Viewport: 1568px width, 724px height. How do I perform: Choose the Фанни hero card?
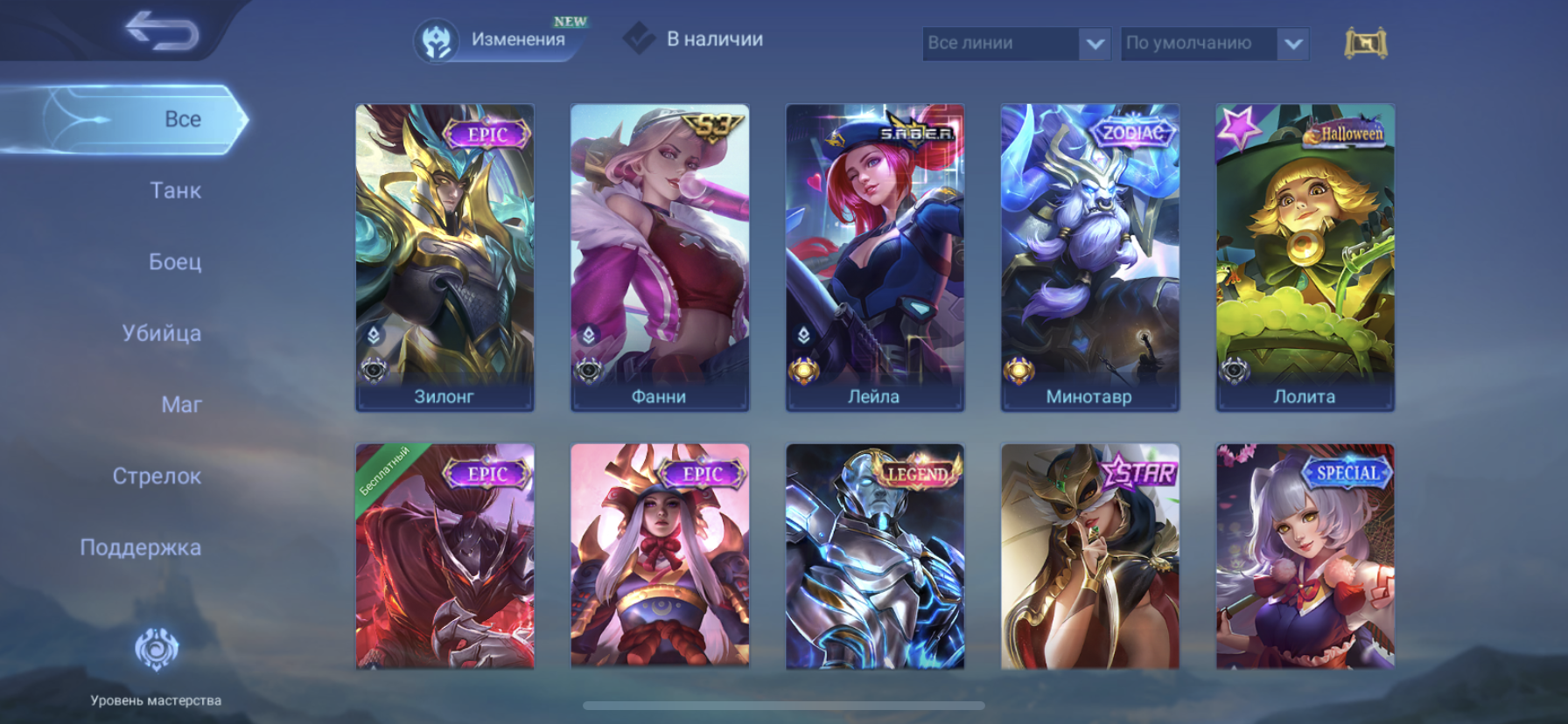point(660,257)
